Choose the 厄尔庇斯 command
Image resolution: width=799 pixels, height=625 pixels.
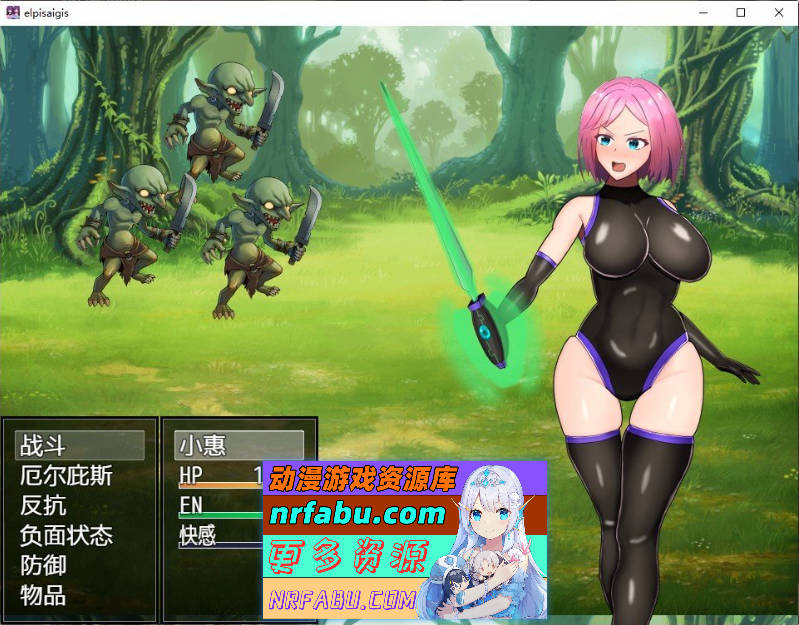point(67,475)
